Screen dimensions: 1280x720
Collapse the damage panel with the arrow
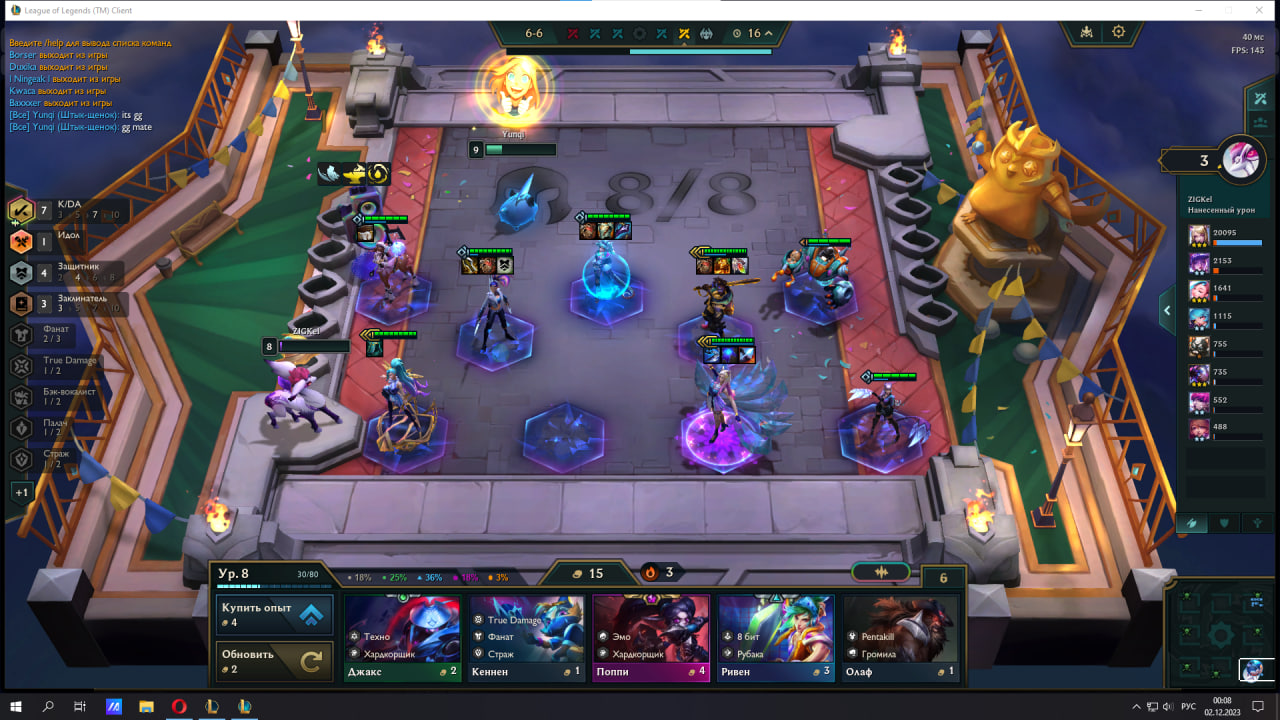(x=1167, y=311)
